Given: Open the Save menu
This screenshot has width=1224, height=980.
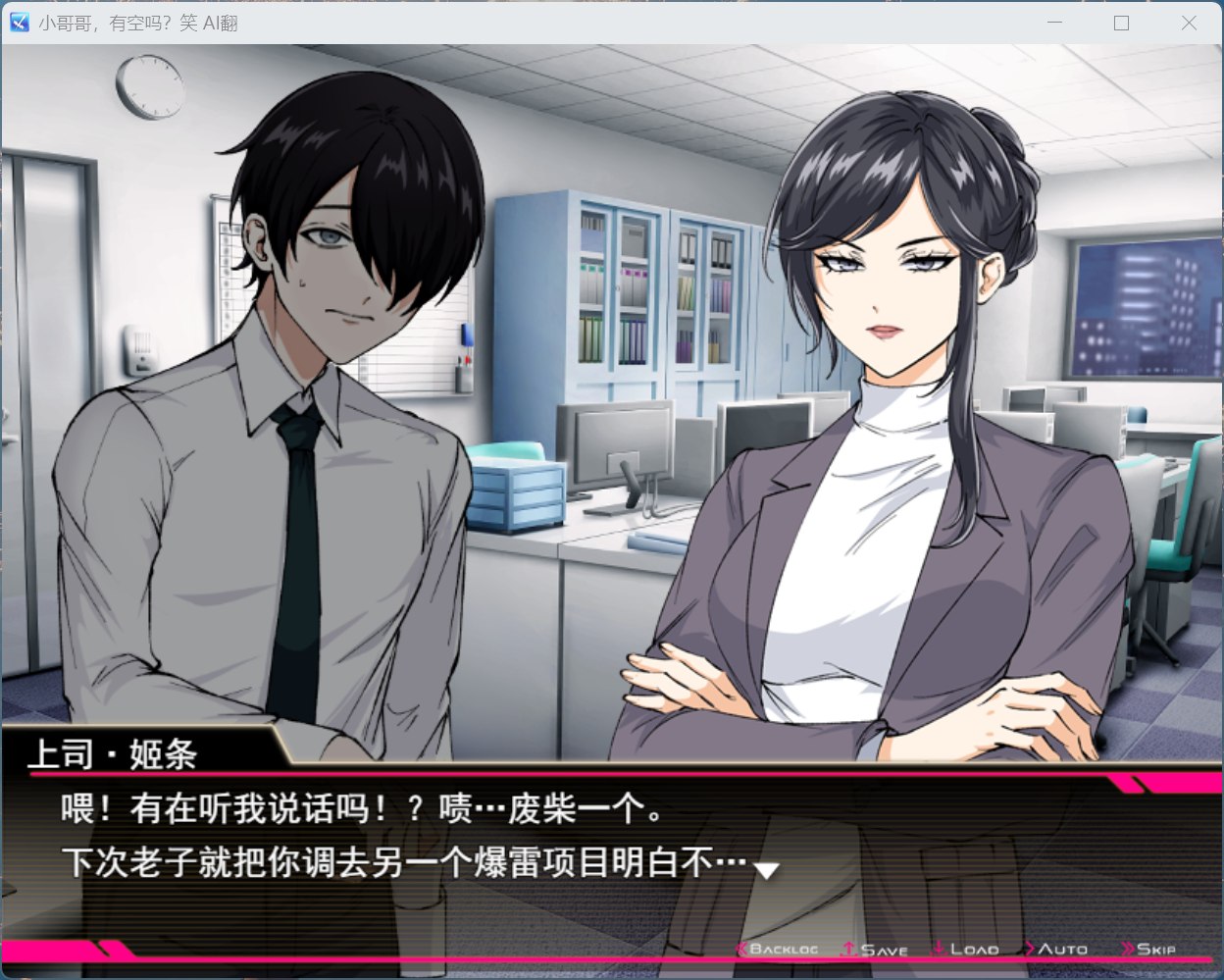Looking at the screenshot, I should [876, 950].
